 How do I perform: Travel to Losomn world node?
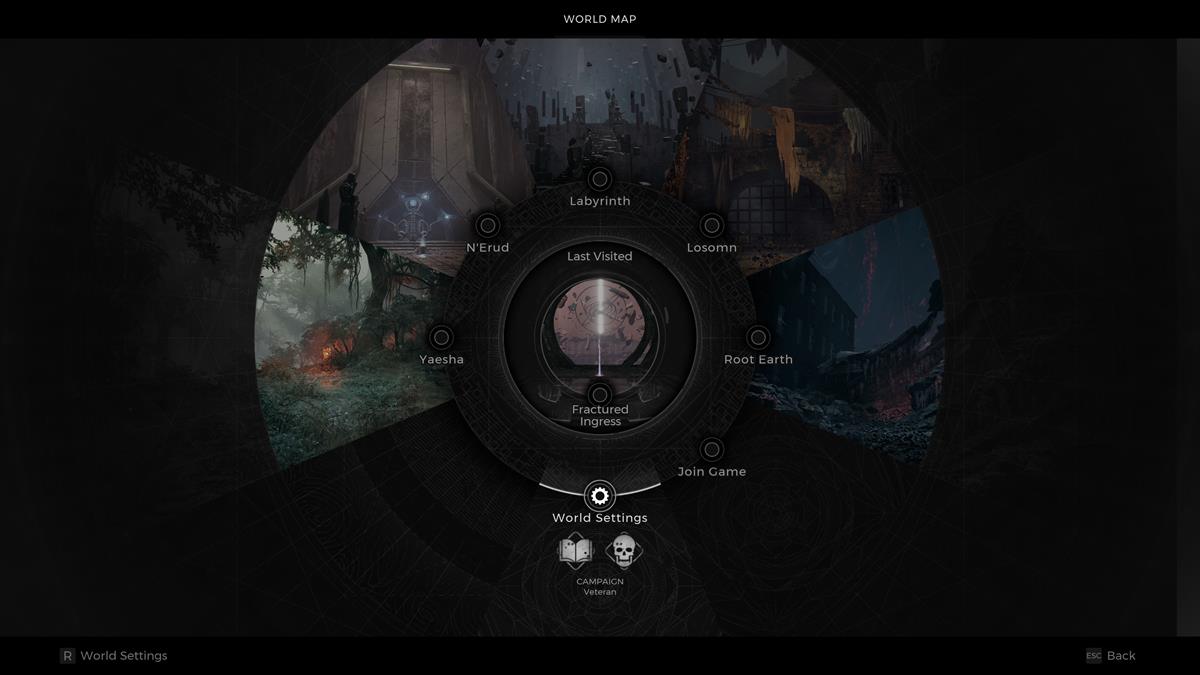[711, 225]
